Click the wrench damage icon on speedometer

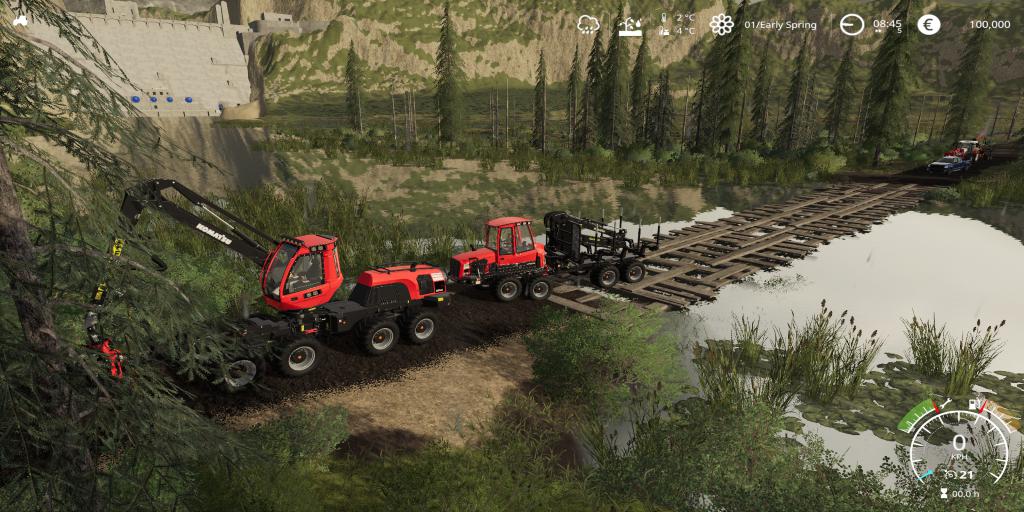946,403
